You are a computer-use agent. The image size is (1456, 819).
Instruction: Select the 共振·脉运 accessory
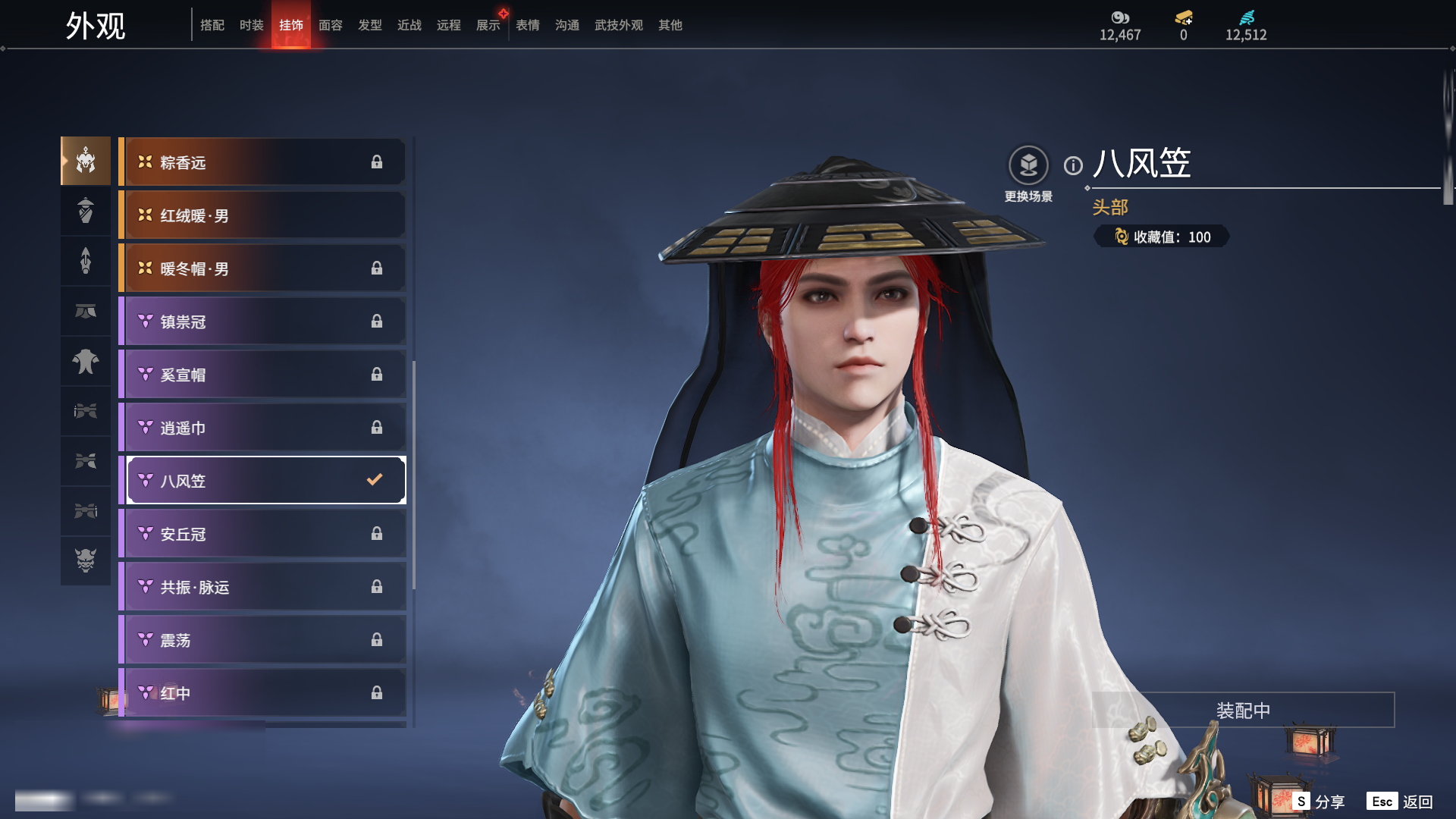[x=262, y=587]
